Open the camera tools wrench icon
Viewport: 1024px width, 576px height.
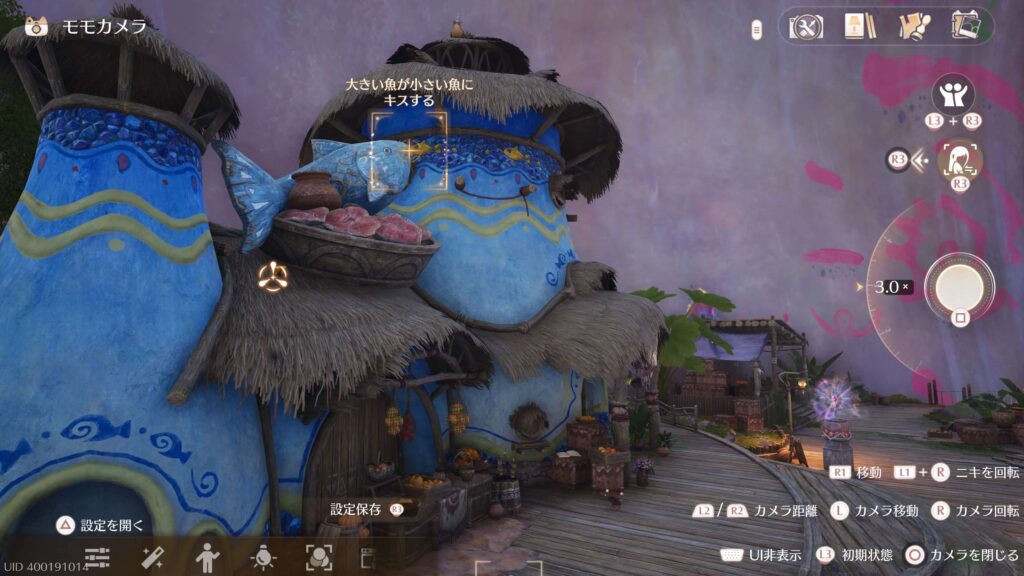pos(805,26)
